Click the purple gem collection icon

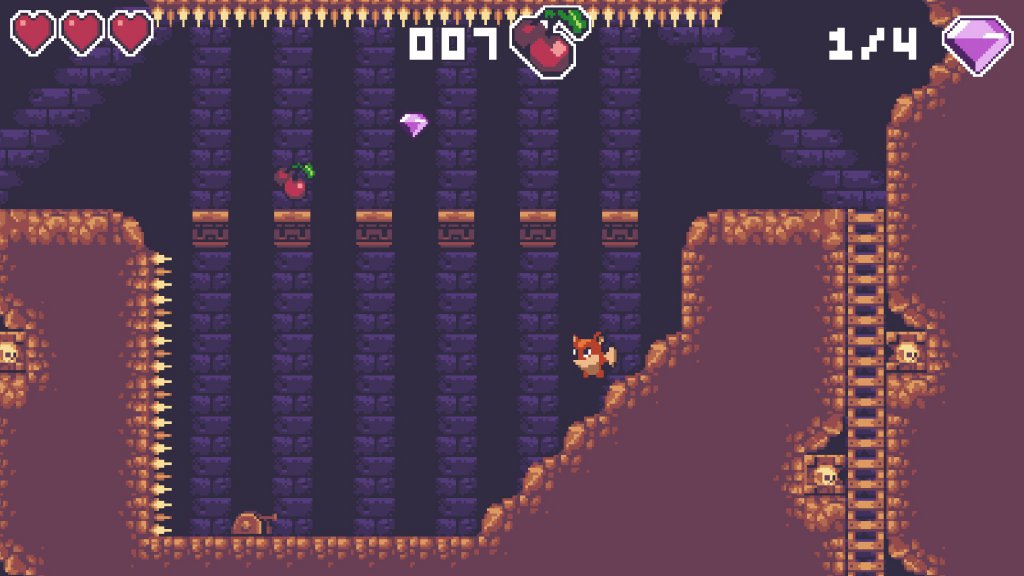pyautogui.click(x=977, y=45)
